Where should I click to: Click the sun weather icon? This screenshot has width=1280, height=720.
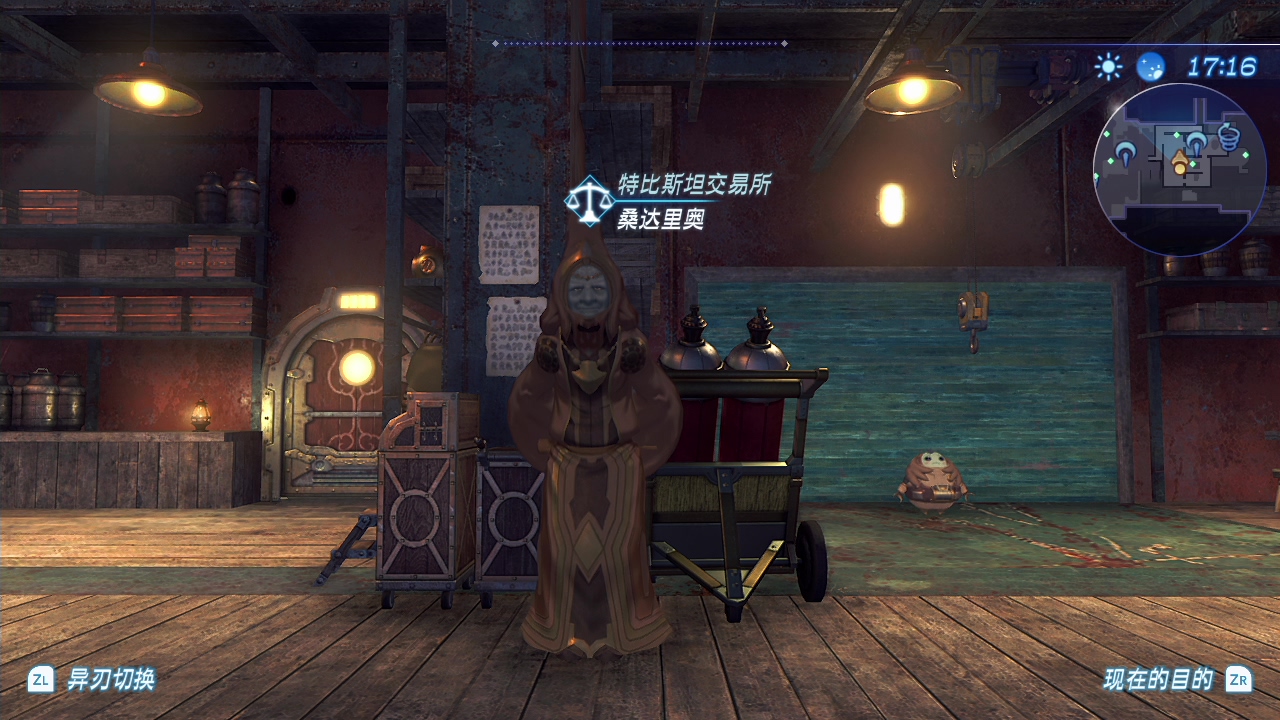(x=1108, y=67)
